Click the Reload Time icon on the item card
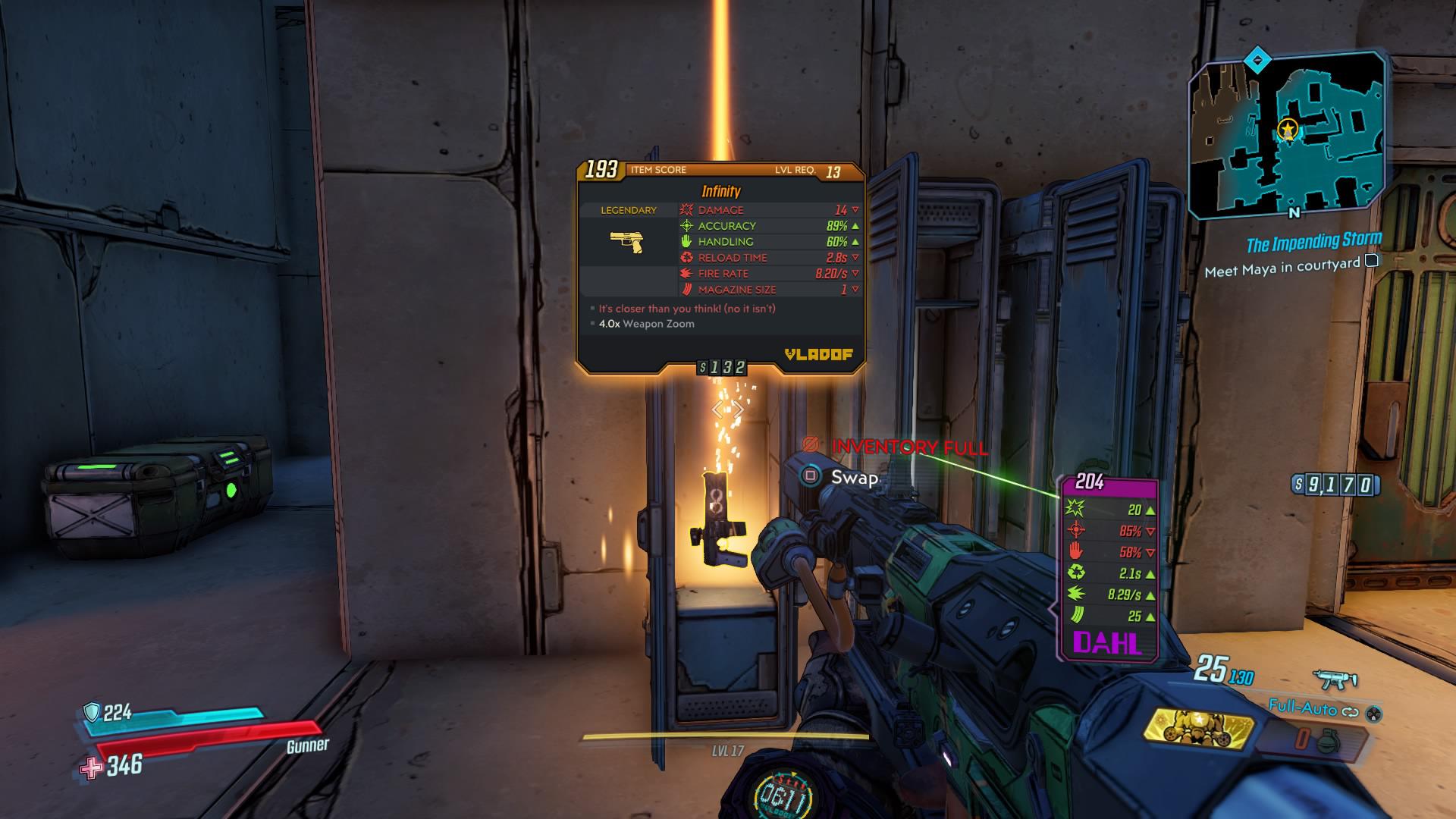This screenshot has height=819, width=1456. (x=686, y=258)
